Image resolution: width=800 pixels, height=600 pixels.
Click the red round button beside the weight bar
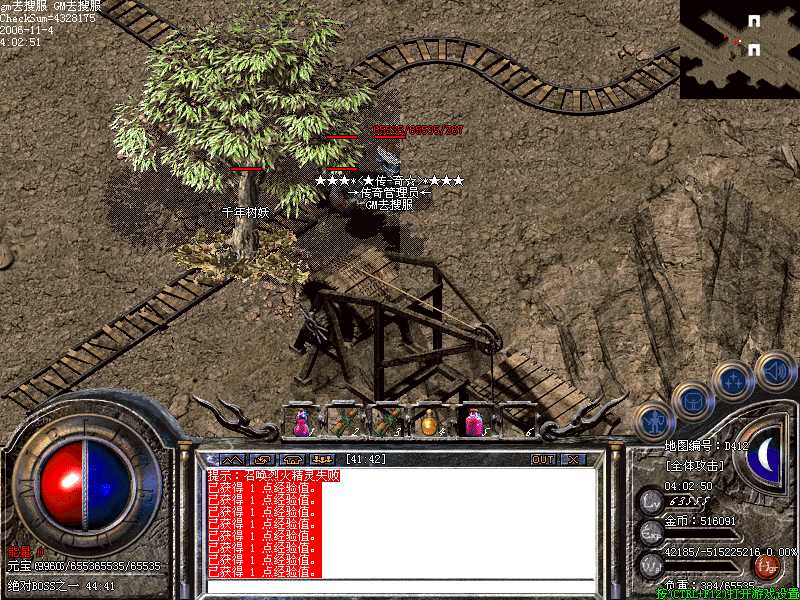point(767,568)
